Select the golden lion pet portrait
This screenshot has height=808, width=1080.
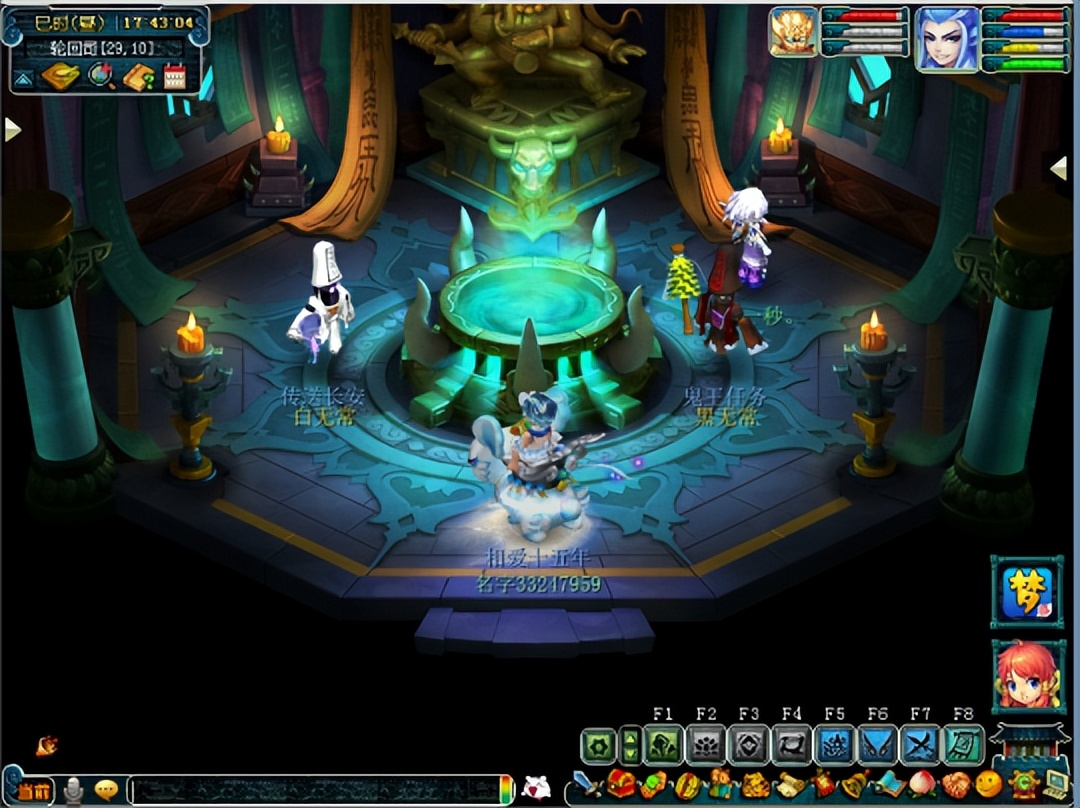pos(793,33)
